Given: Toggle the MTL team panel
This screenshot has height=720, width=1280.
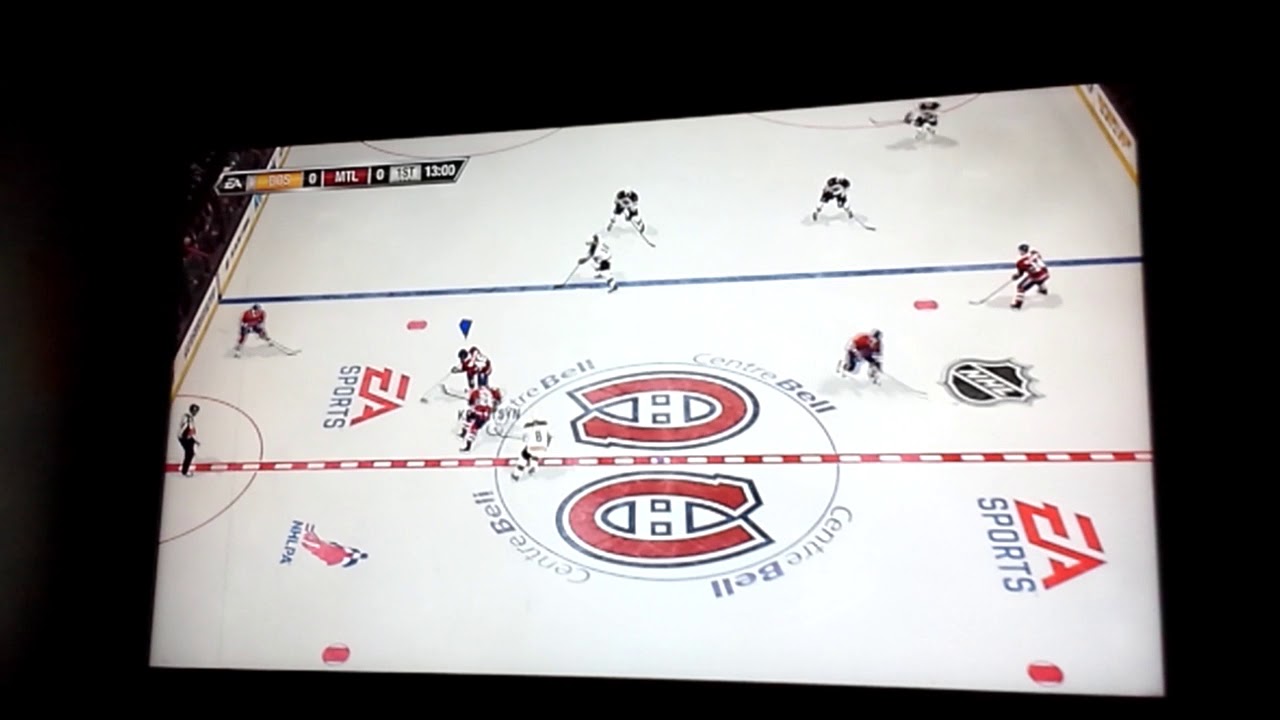Looking at the screenshot, I should (345, 176).
